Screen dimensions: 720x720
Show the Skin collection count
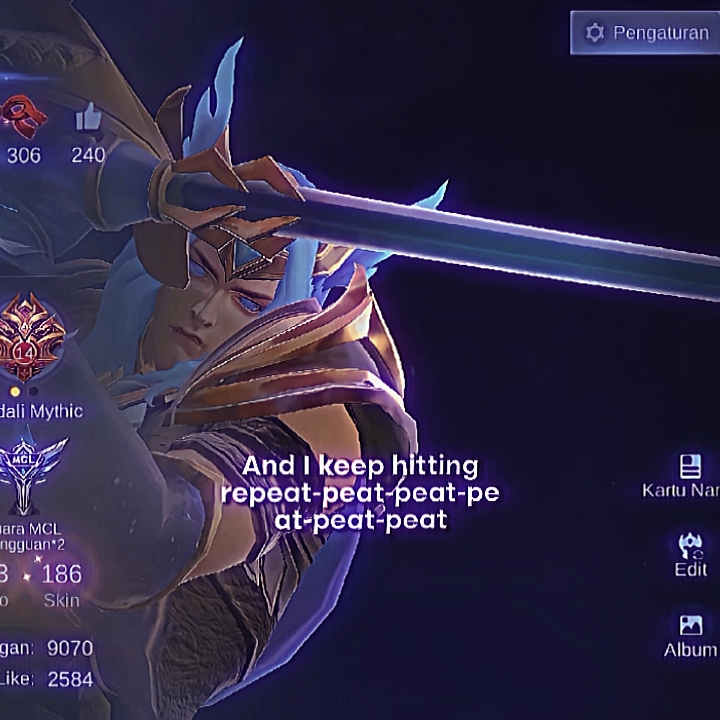pyautogui.click(x=61, y=584)
